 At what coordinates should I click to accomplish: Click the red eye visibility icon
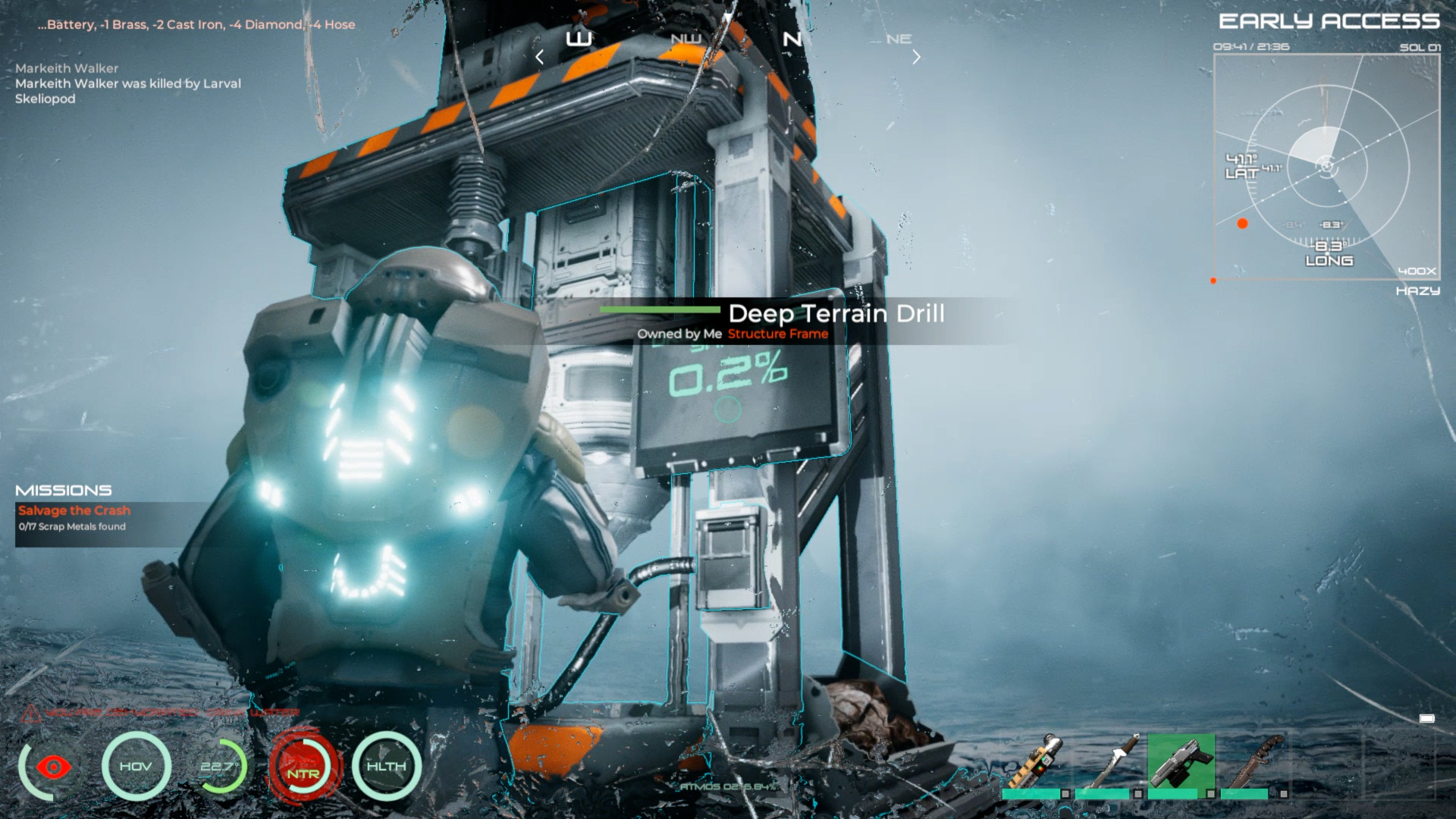coord(53,767)
